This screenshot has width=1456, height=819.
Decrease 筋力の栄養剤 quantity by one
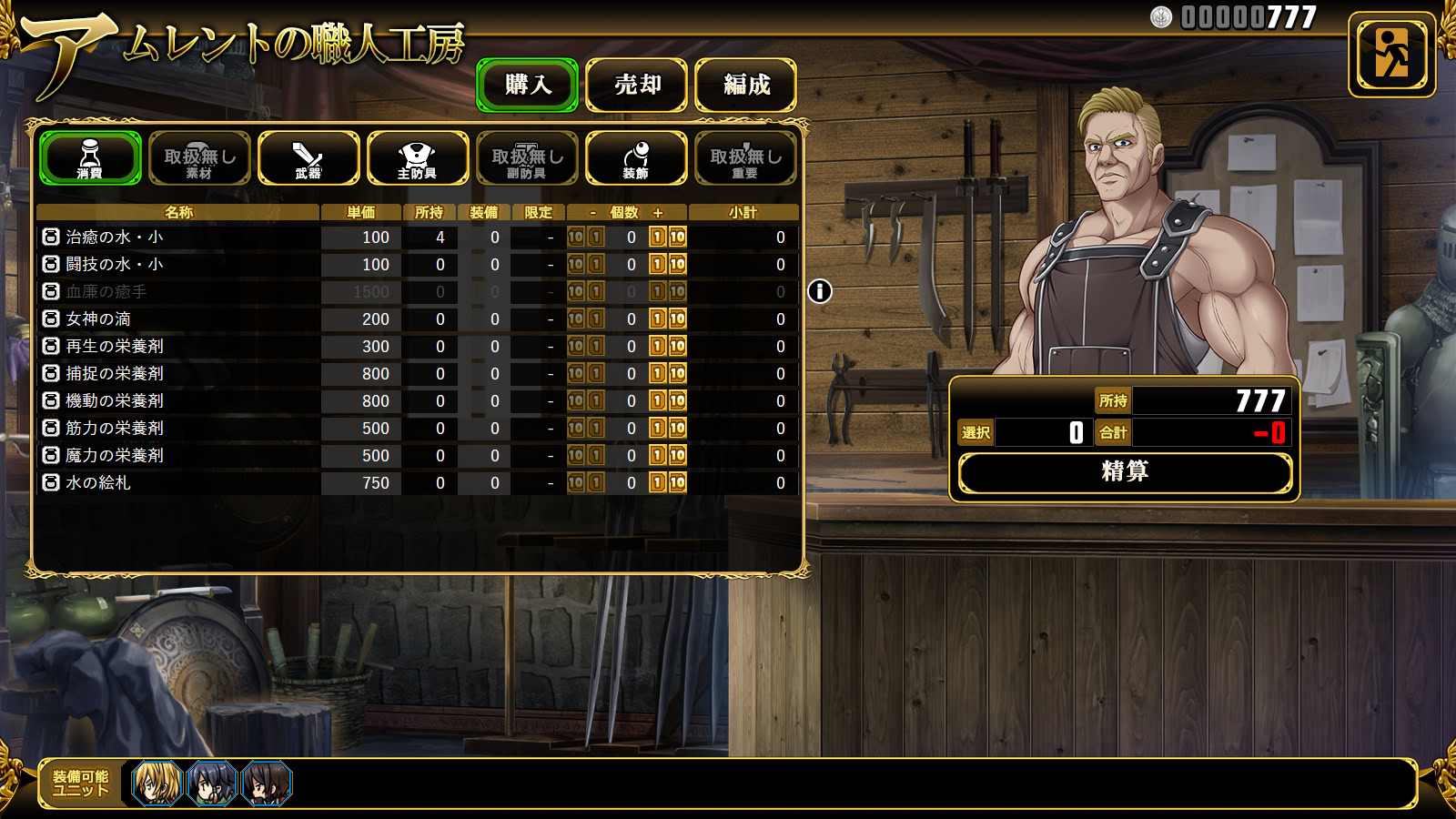click(596, 429)
